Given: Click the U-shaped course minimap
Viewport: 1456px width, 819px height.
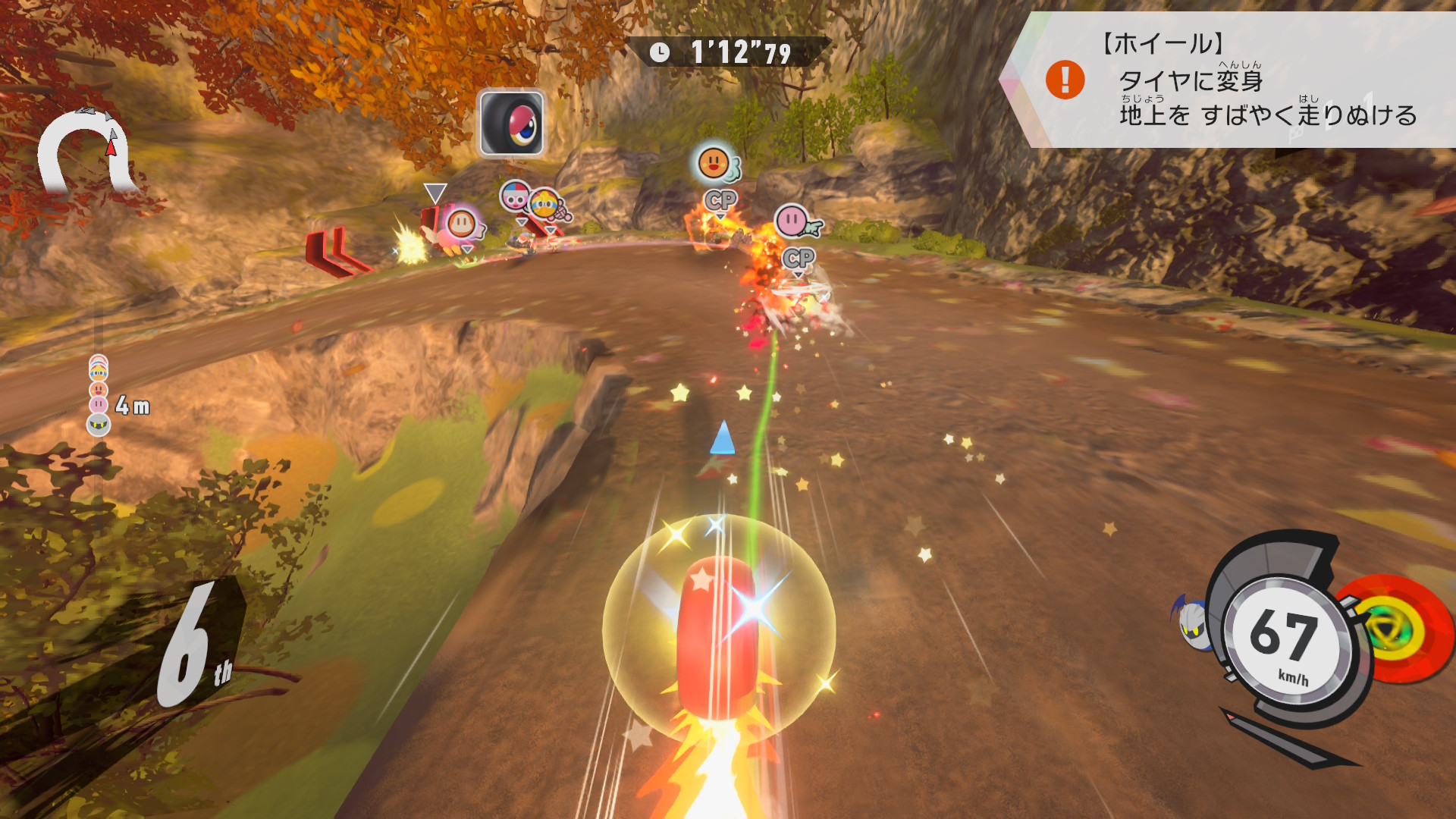Looking at the screenshot, I should point(86,152).
